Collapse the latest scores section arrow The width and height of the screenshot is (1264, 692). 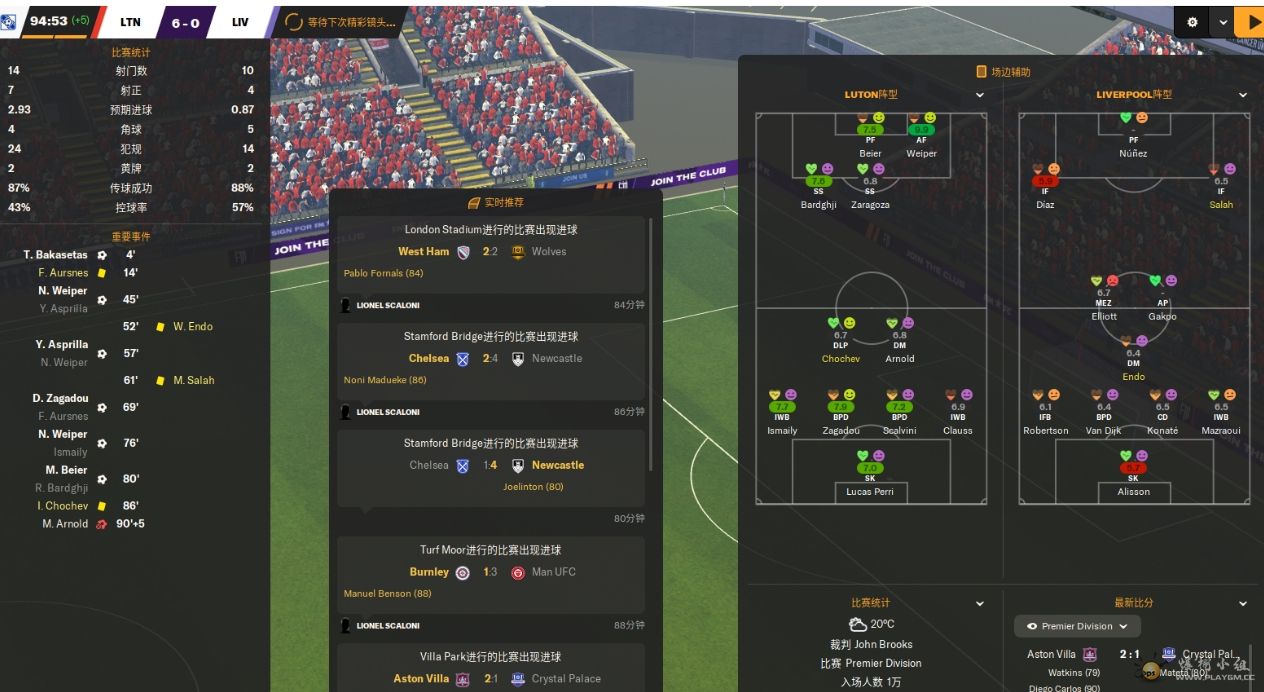(1243, 604)
